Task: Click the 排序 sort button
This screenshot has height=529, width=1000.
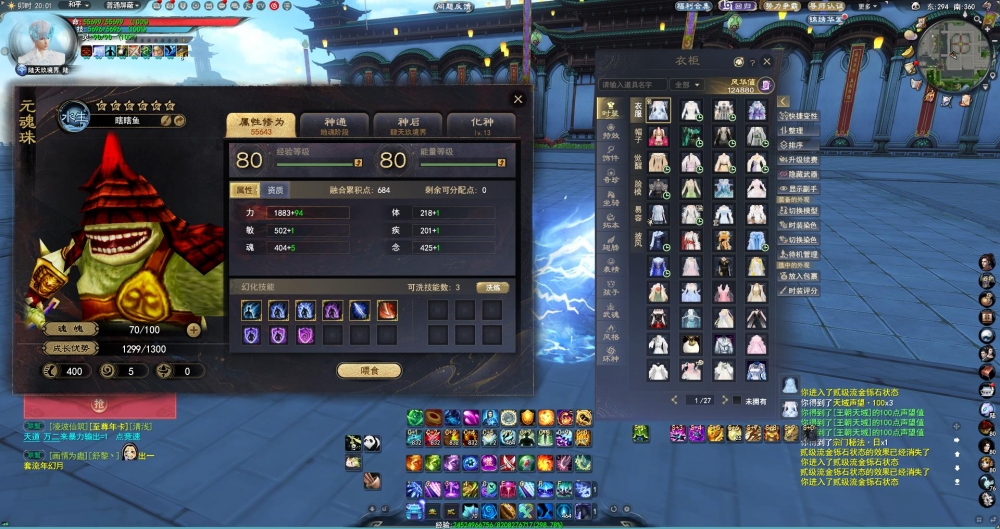Action: [795, 145]
